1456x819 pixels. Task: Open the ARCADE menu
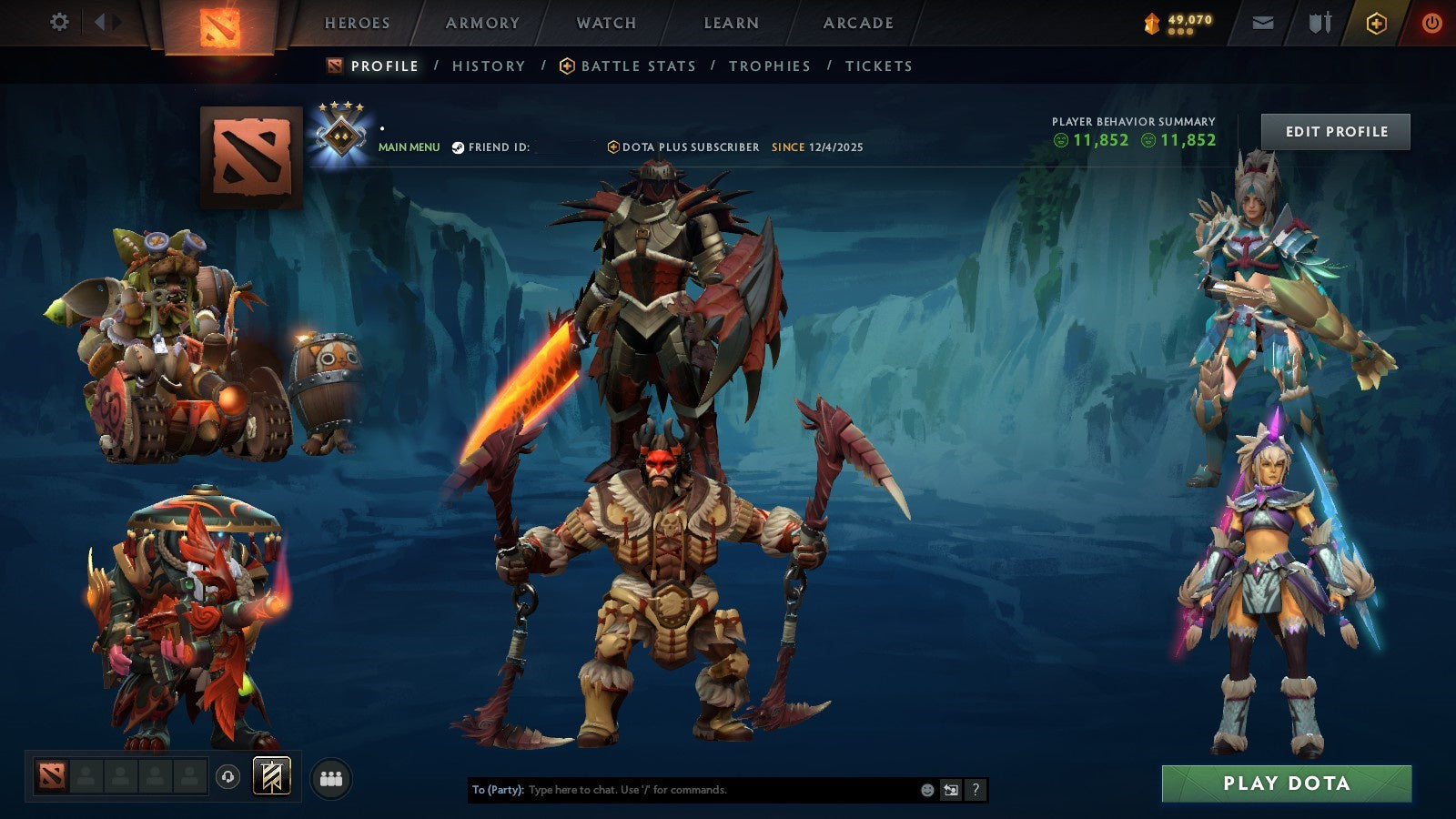click(x=857, y=23)
